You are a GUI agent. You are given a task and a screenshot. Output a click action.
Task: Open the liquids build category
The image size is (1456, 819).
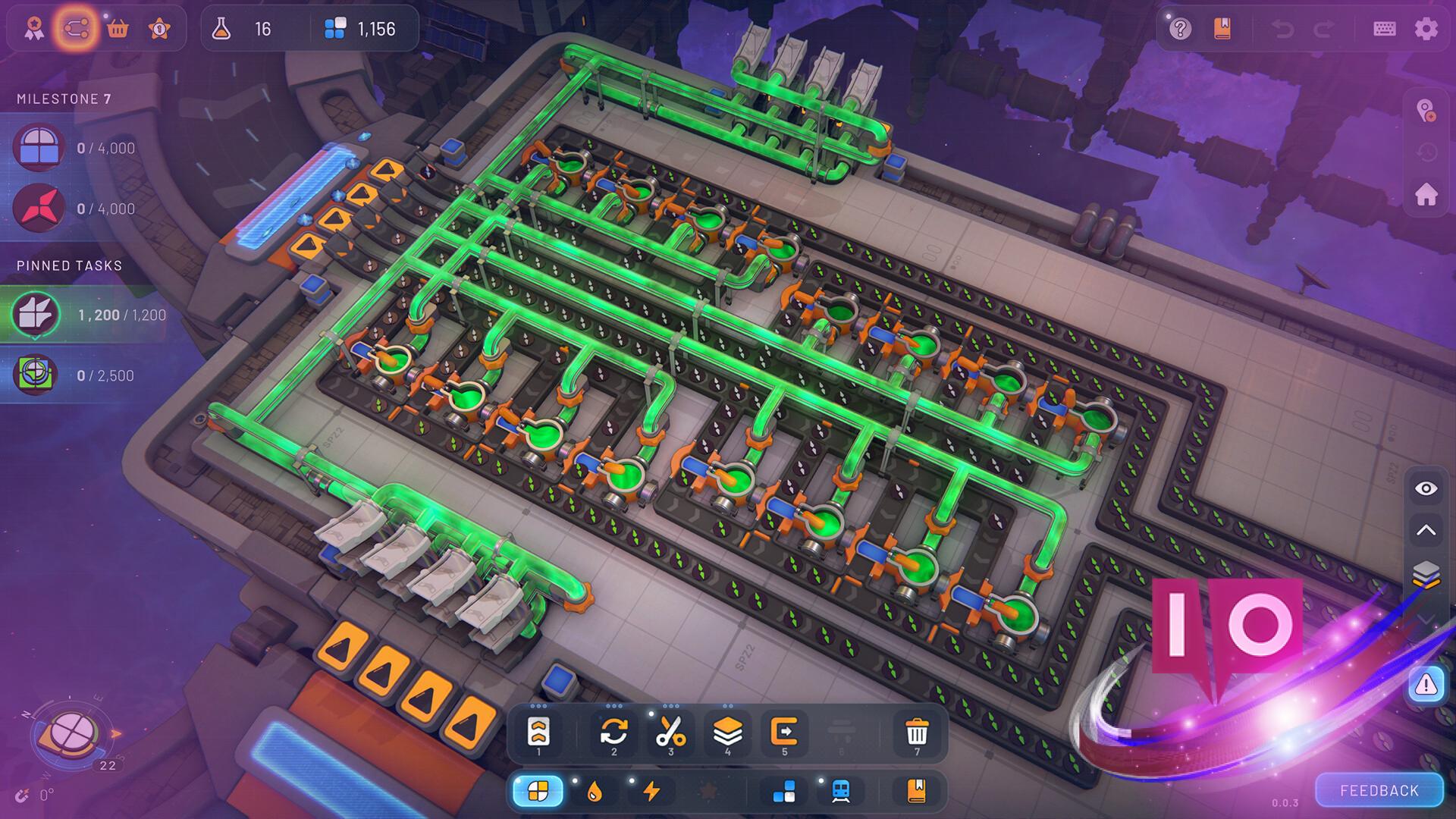pos(596,792)
